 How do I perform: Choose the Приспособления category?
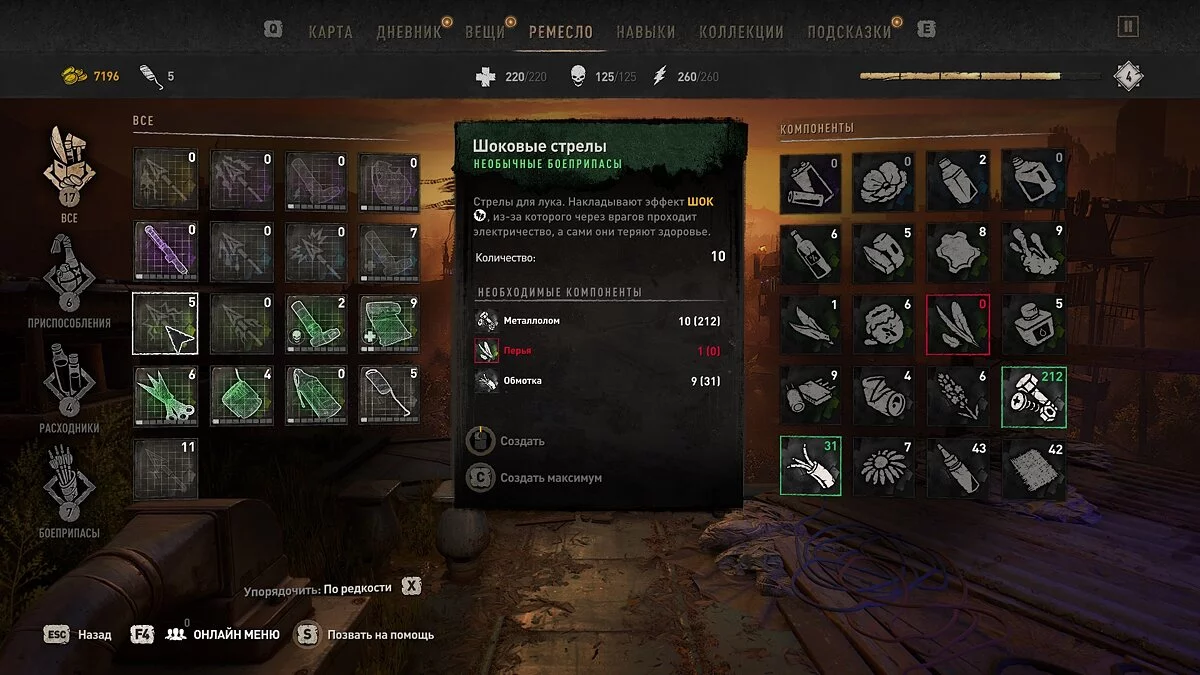(69, 275)
